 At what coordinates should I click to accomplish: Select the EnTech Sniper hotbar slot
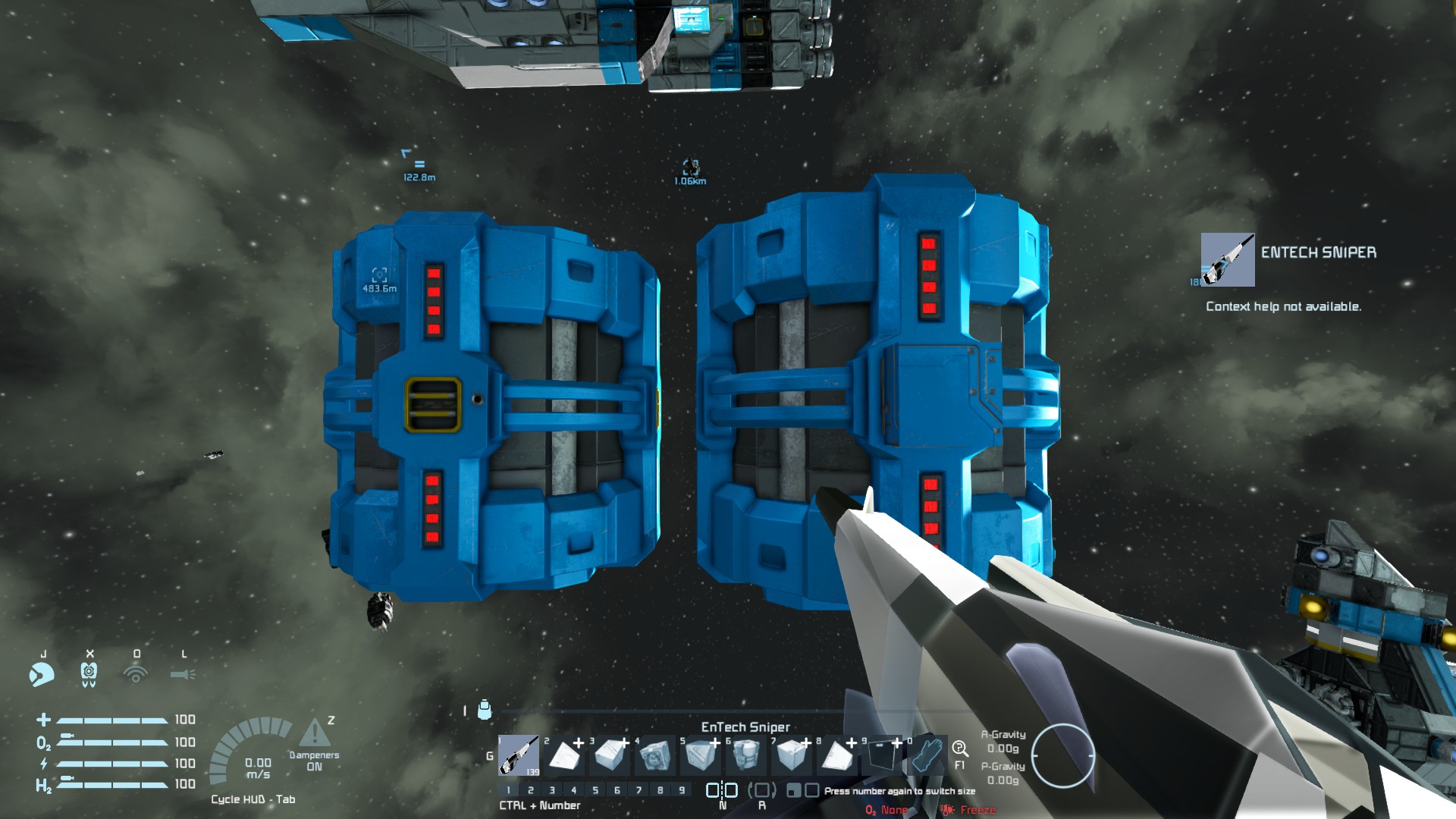click(x=519, y=755)
